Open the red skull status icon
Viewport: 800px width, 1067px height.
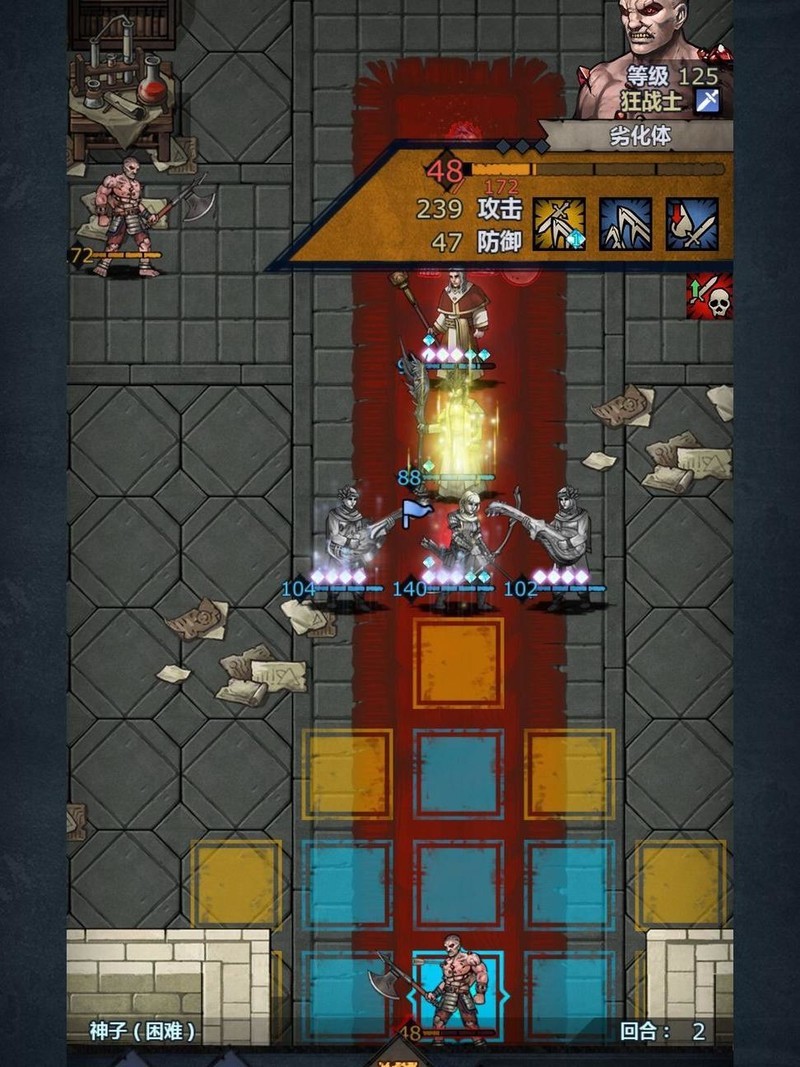(709, 297)
